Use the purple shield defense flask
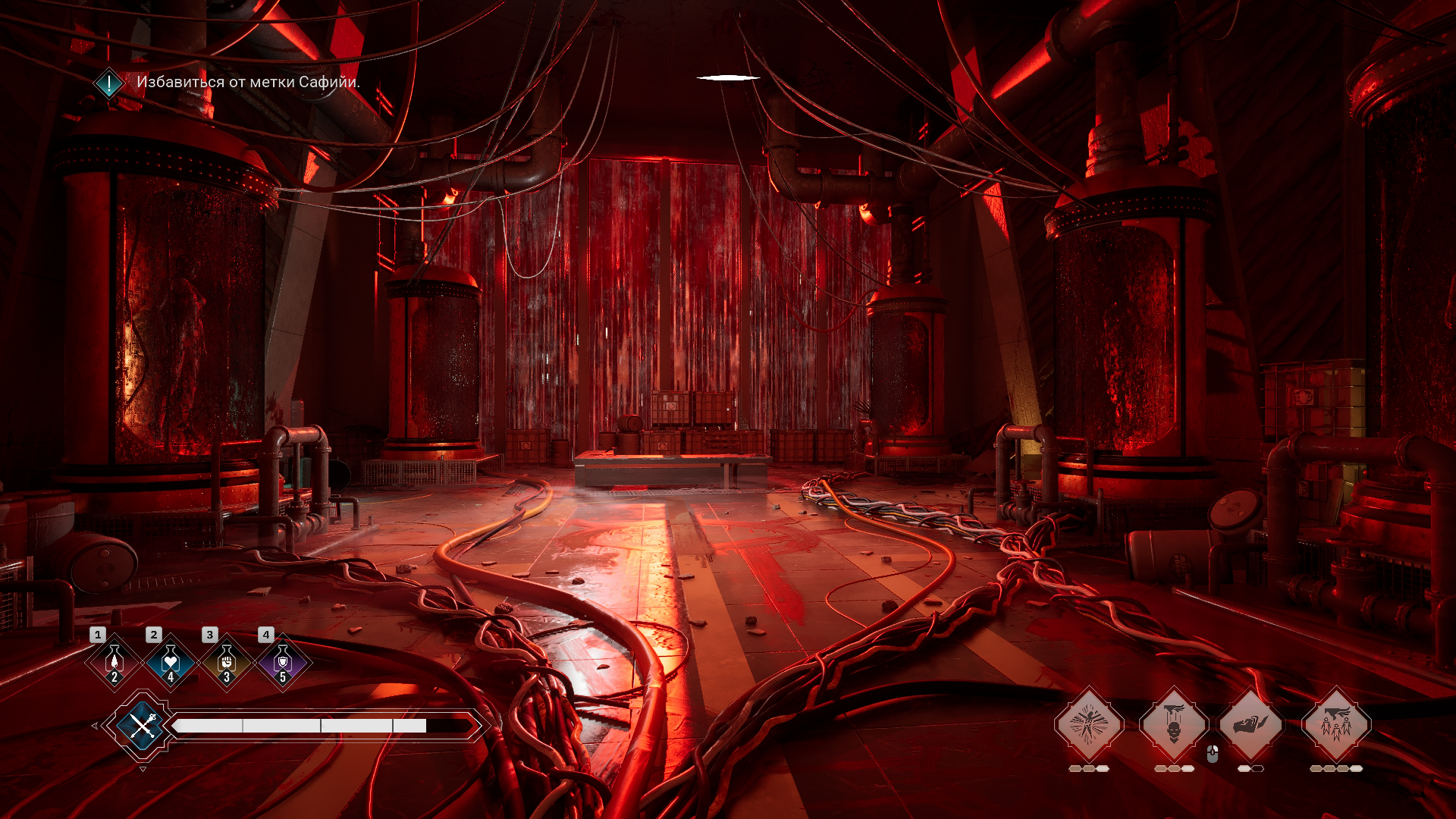This screenshot has height=819, width=1456. coord(283,662)
